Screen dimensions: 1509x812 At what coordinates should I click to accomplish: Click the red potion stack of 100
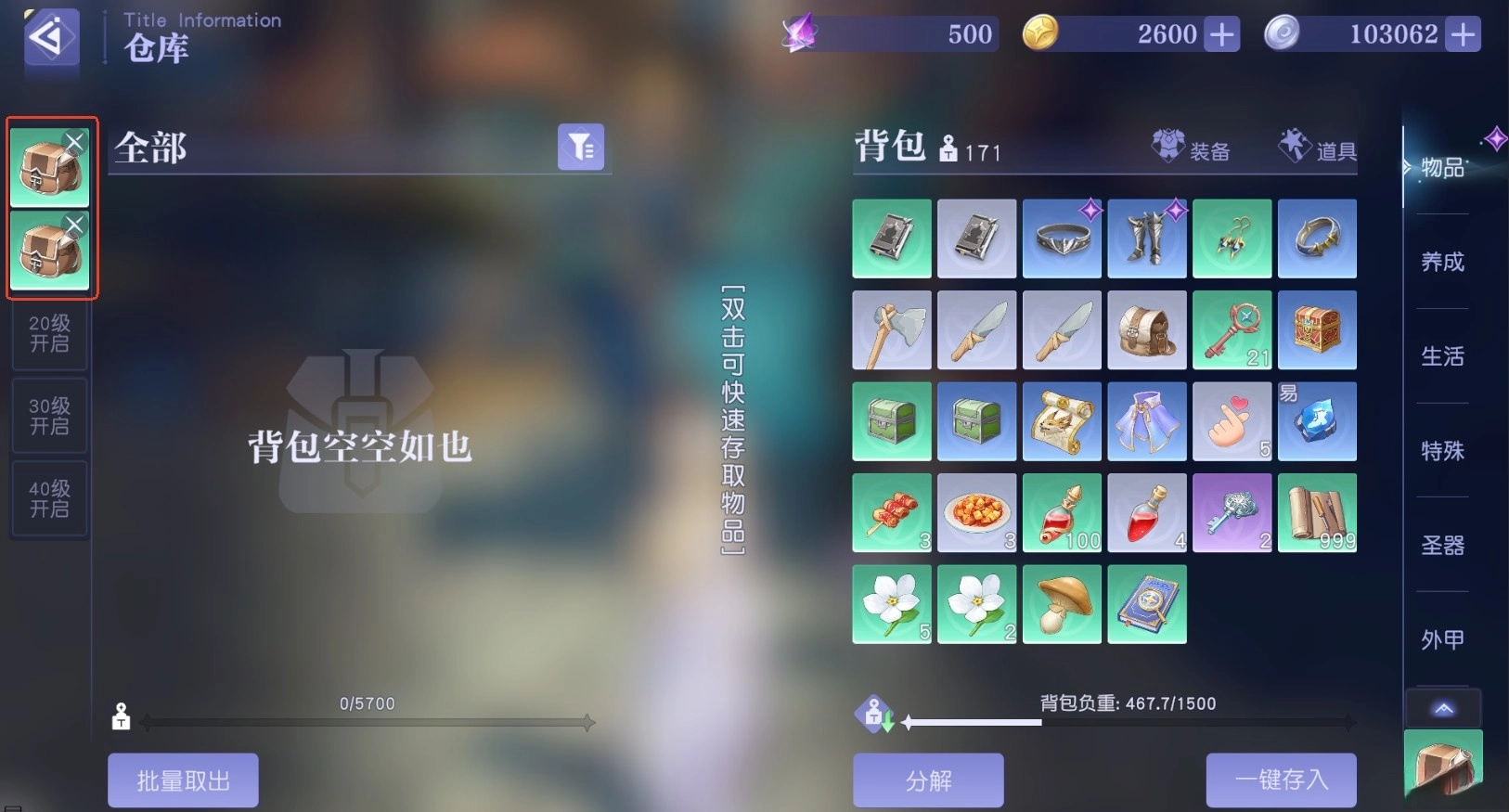click(x=1062, y=512)
